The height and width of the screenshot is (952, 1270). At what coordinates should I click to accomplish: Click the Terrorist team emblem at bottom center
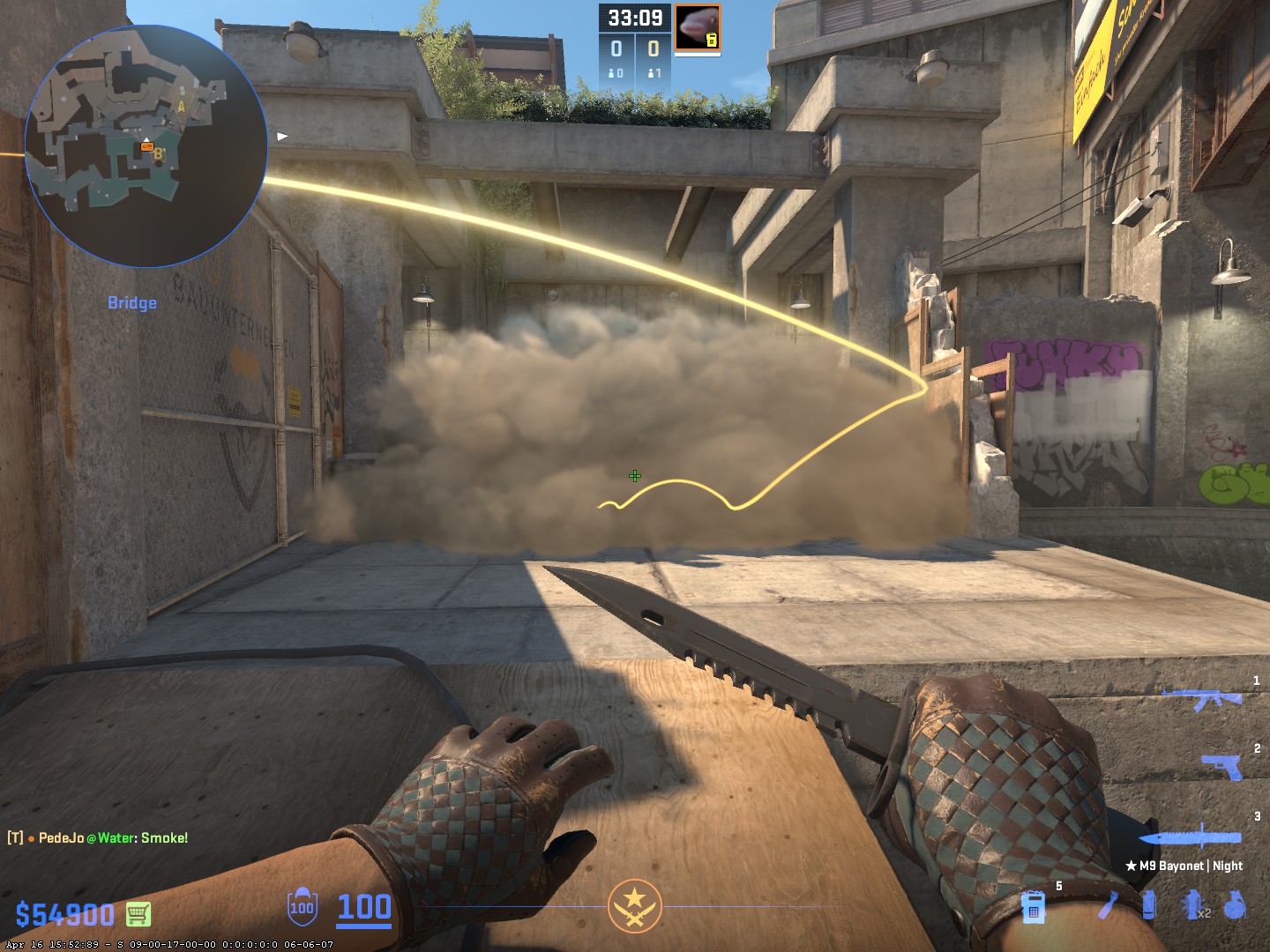pyautogui.click(x=633, y=906)
